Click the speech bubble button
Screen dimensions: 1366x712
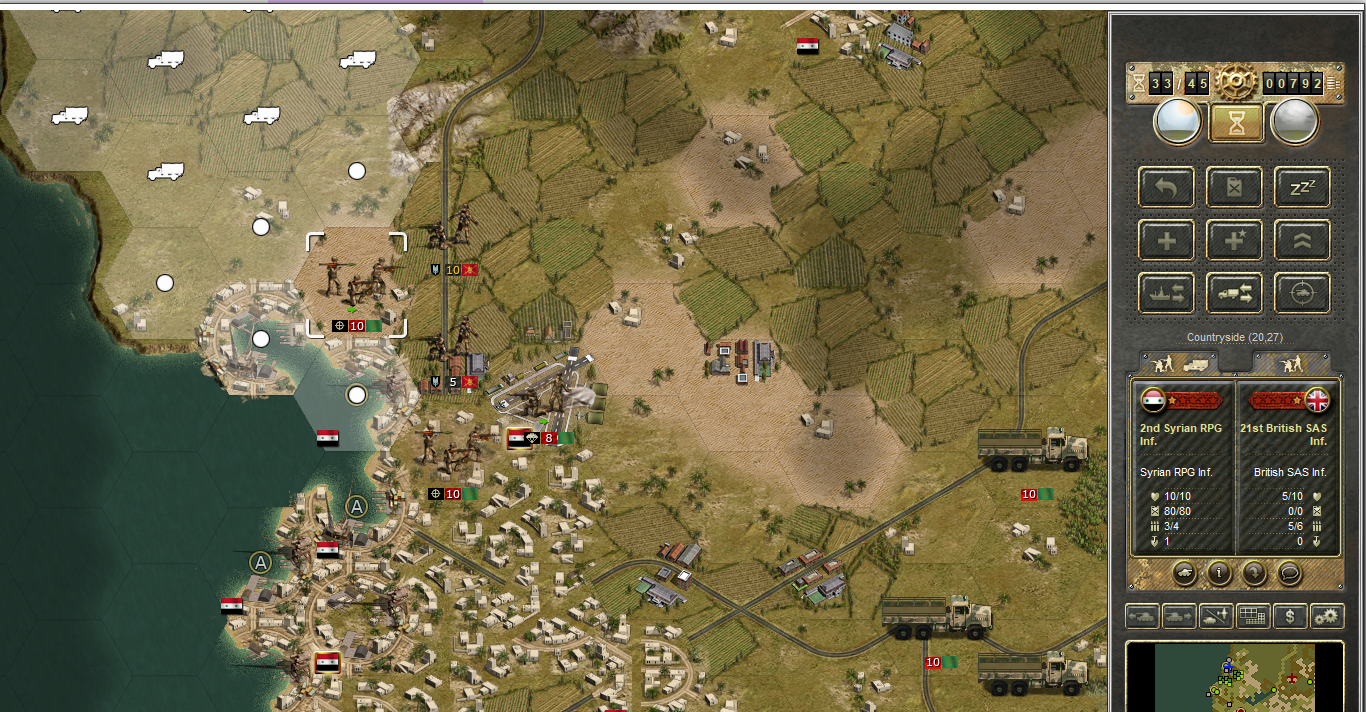(x=1290, y=573)
